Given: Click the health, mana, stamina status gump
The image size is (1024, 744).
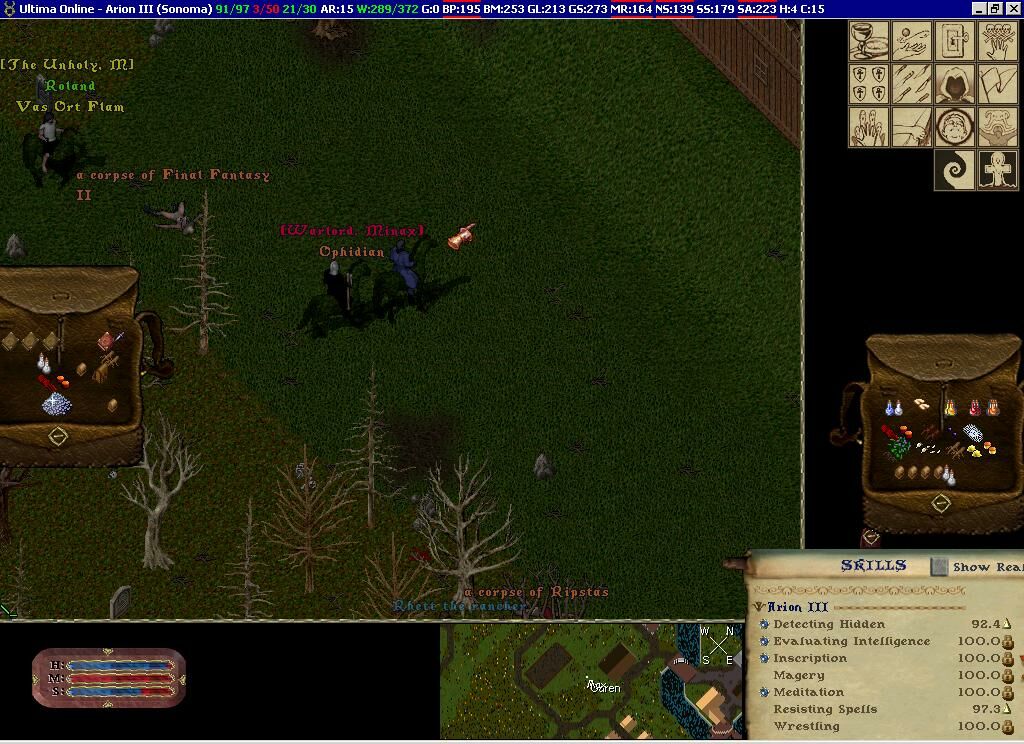Looking at the screenshot, I should [x=109, y=677].
